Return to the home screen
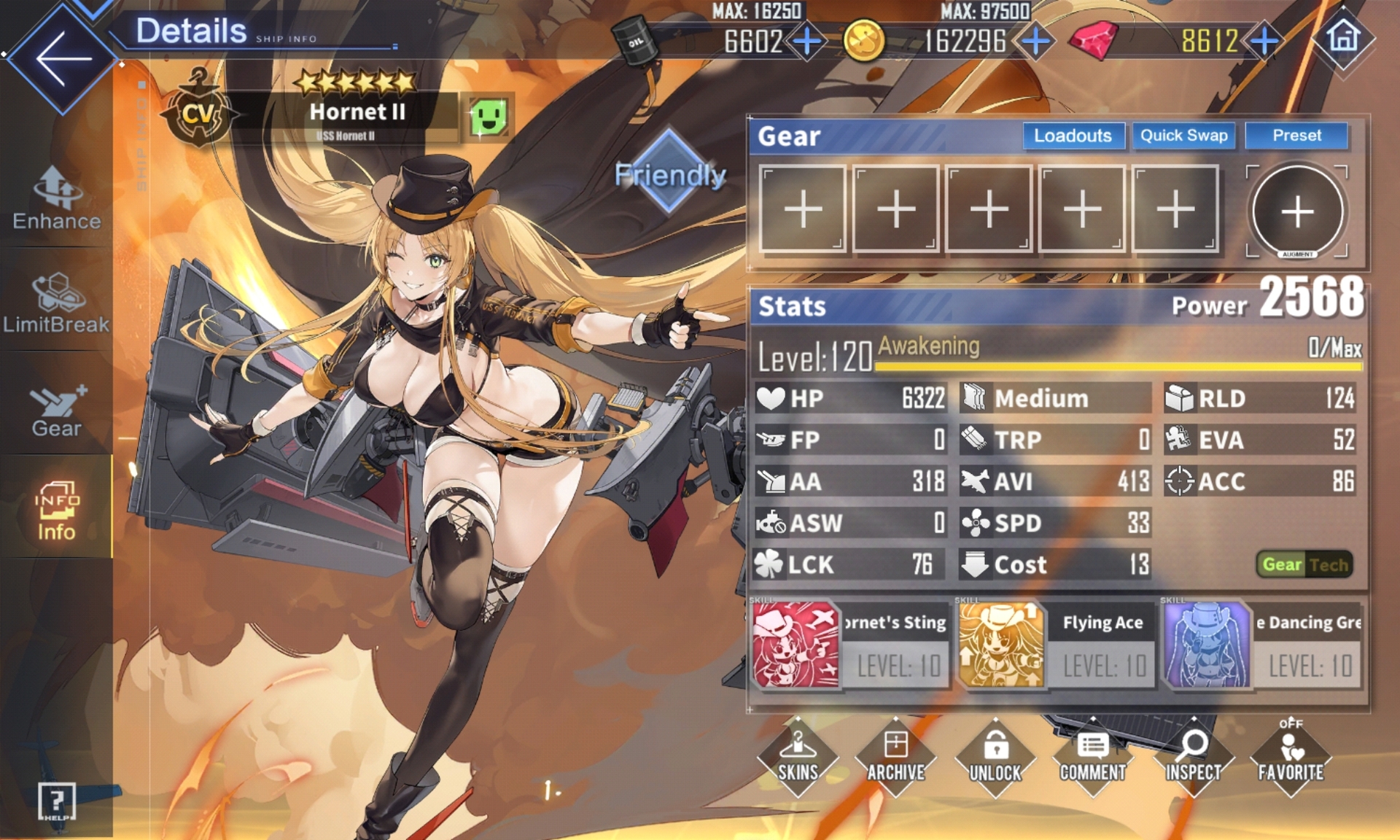 (x=1343, y=37)
